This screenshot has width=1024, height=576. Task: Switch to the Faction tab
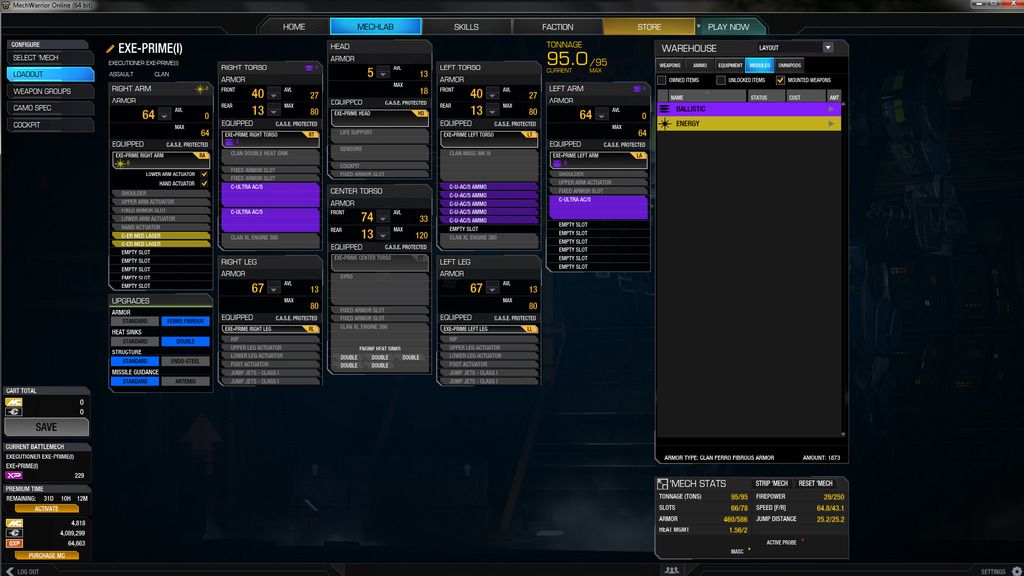coord(557,27)
